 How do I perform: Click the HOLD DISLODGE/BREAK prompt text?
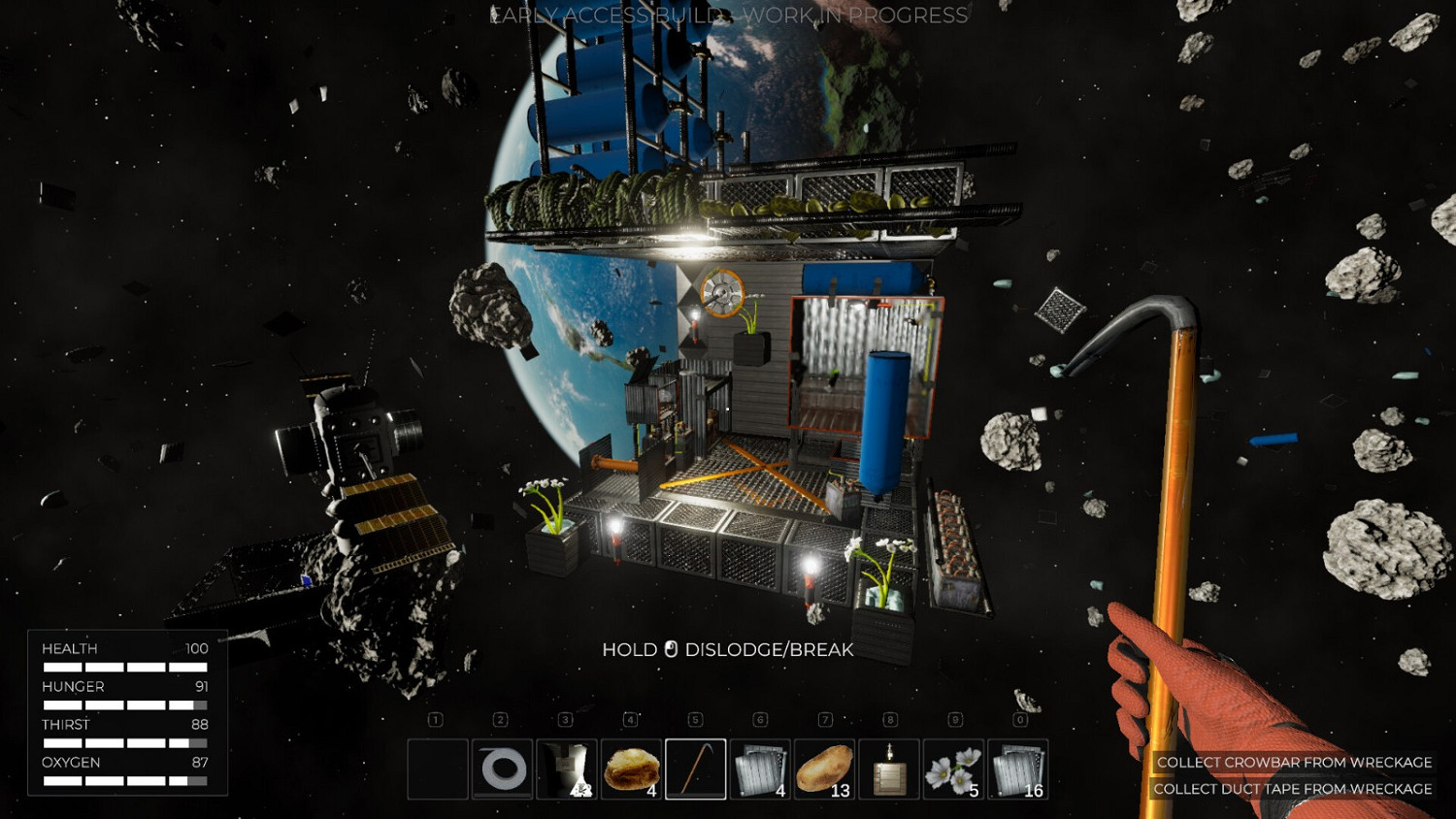coord(729,650)
